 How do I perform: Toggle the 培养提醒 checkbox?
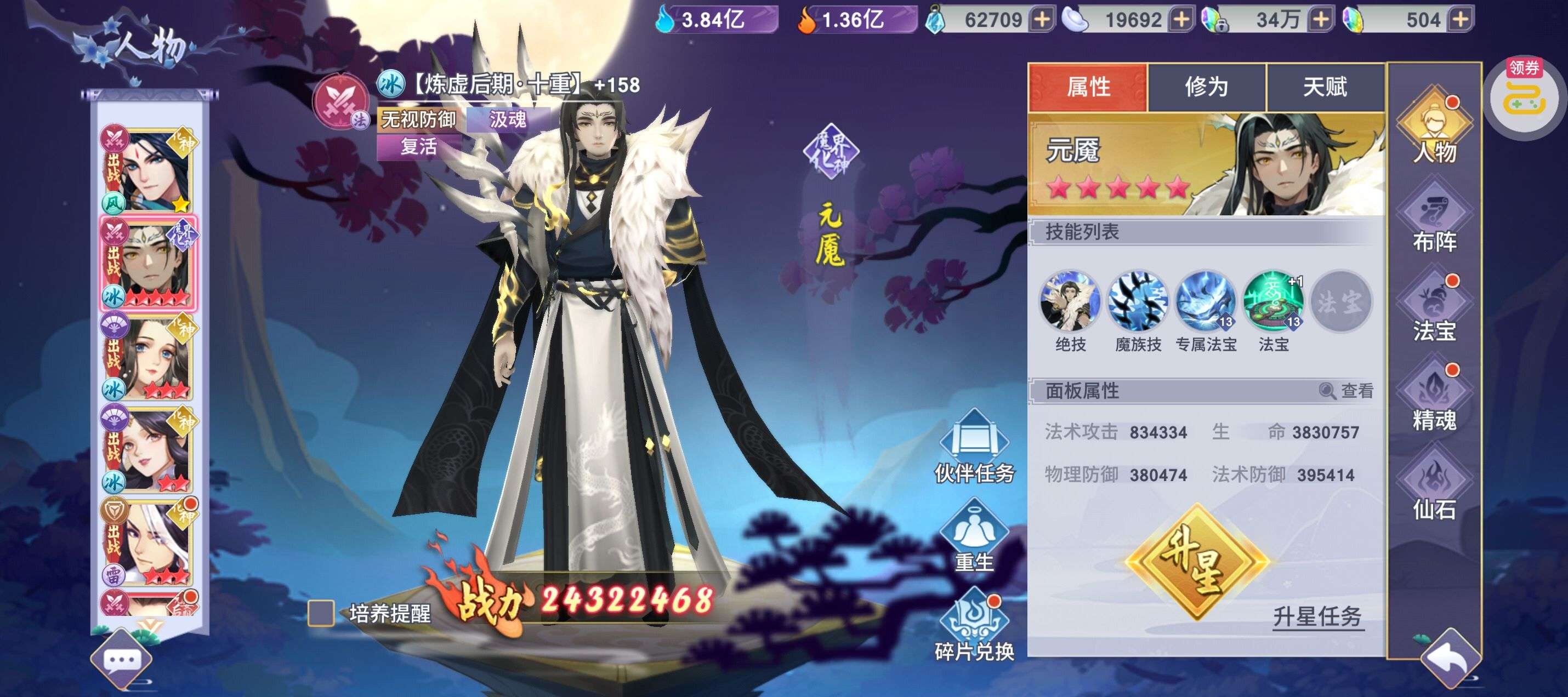tap(321, 613)
